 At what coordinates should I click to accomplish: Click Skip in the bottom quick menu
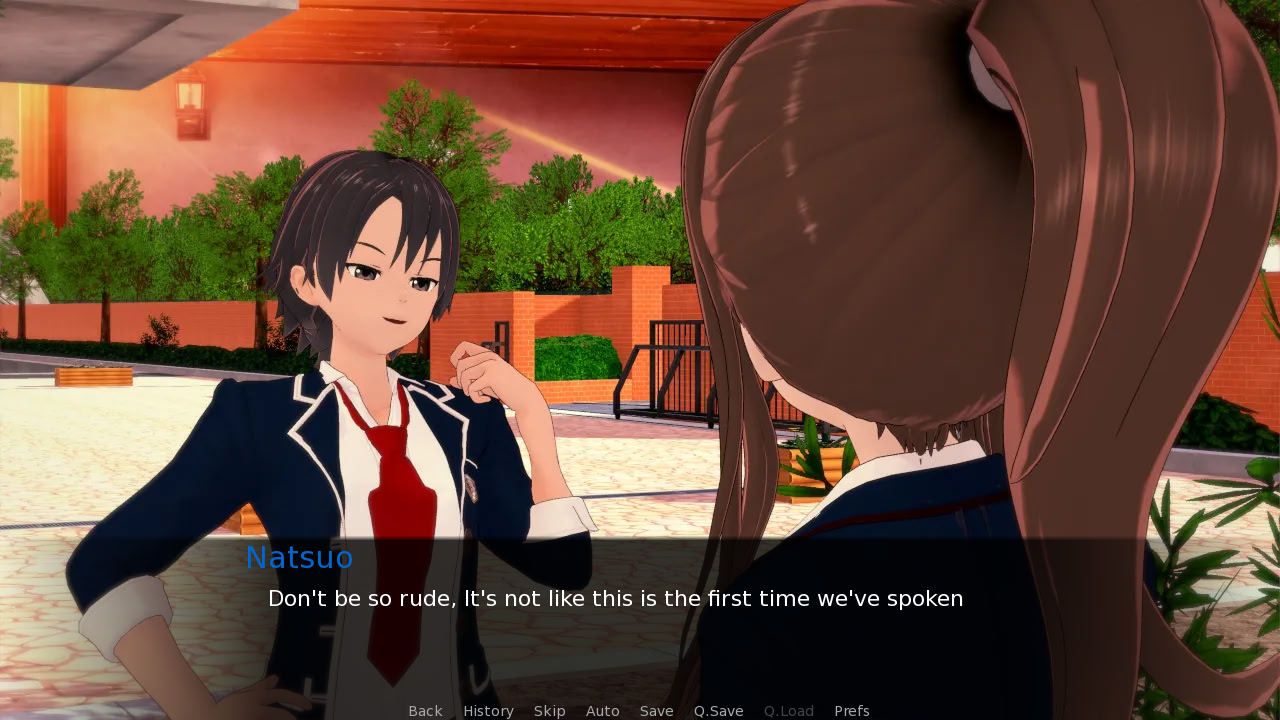549,710
